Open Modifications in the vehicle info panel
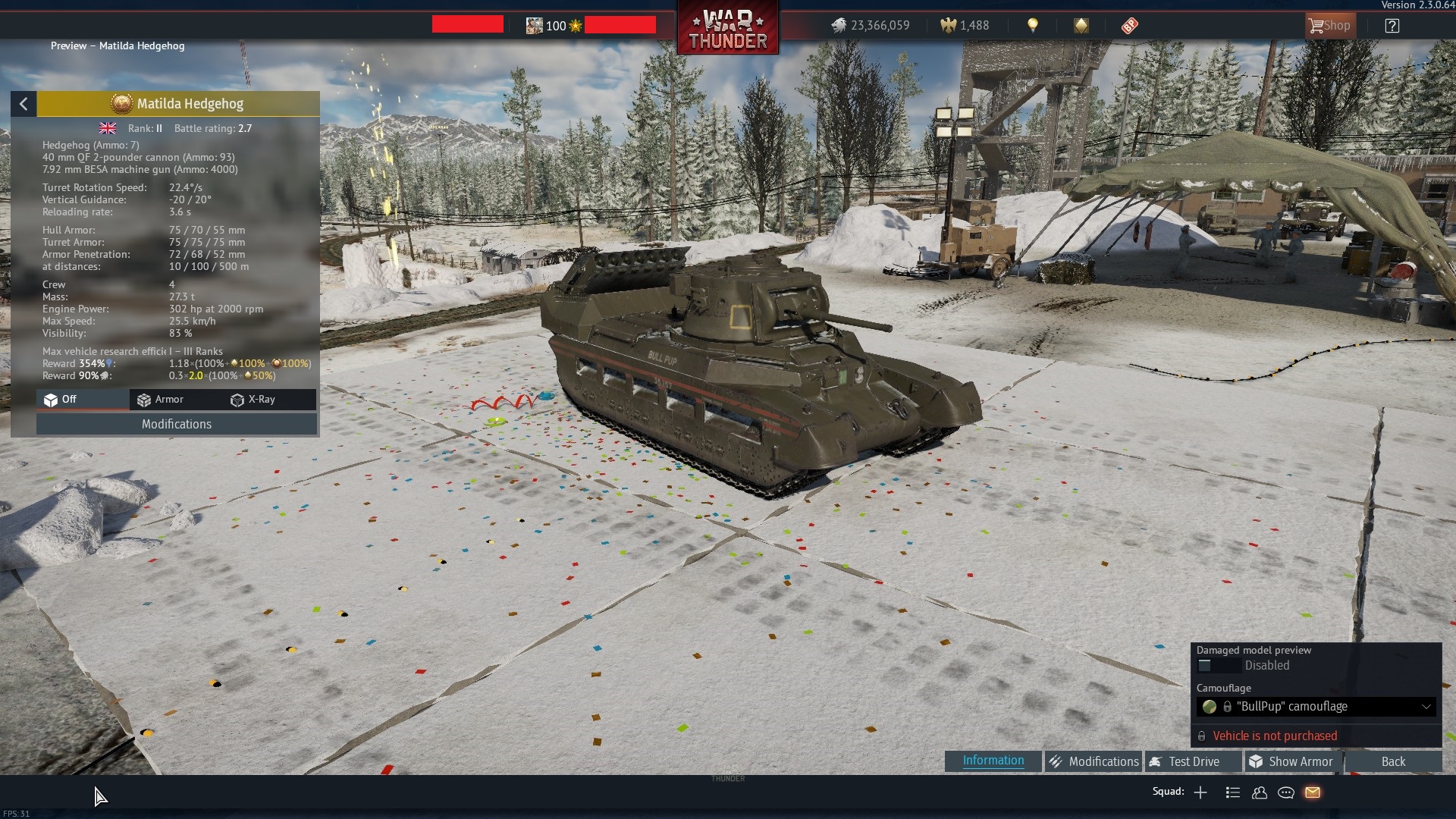The width and height of the screenshot is (1456, 819). [x=177, y=424]
